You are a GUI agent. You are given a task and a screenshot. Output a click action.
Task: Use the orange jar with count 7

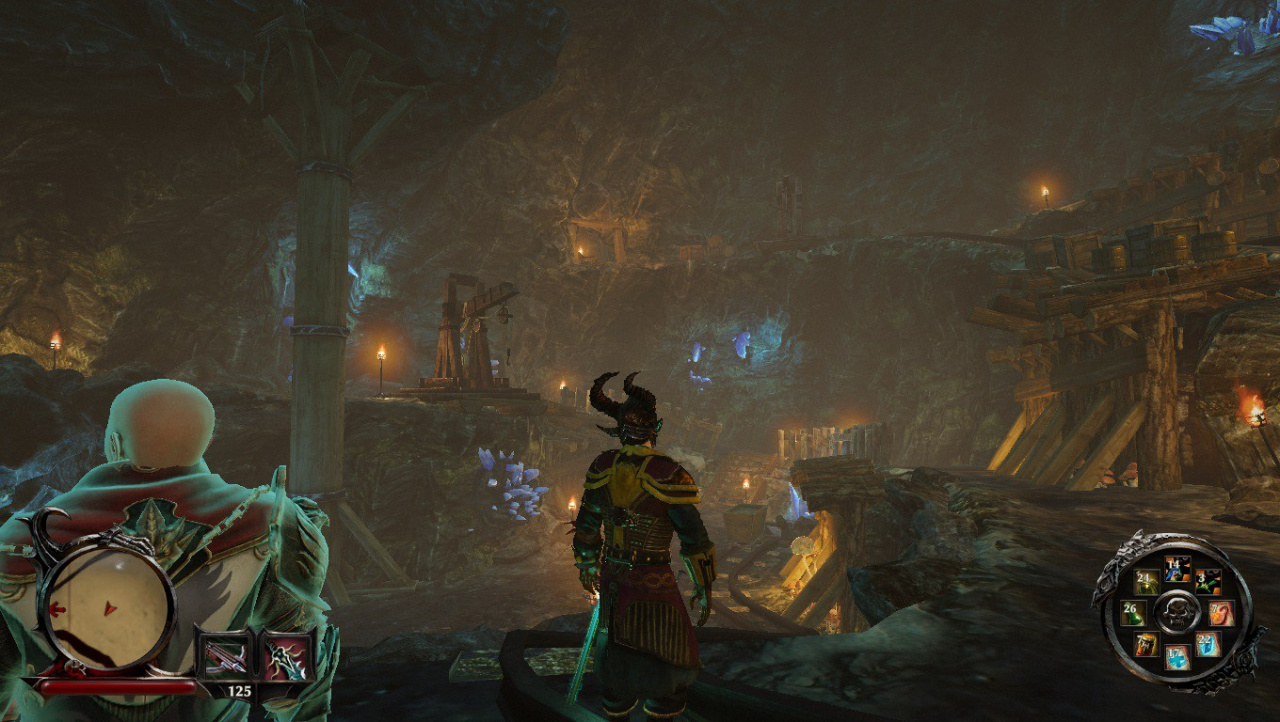tap(1147, 644)
